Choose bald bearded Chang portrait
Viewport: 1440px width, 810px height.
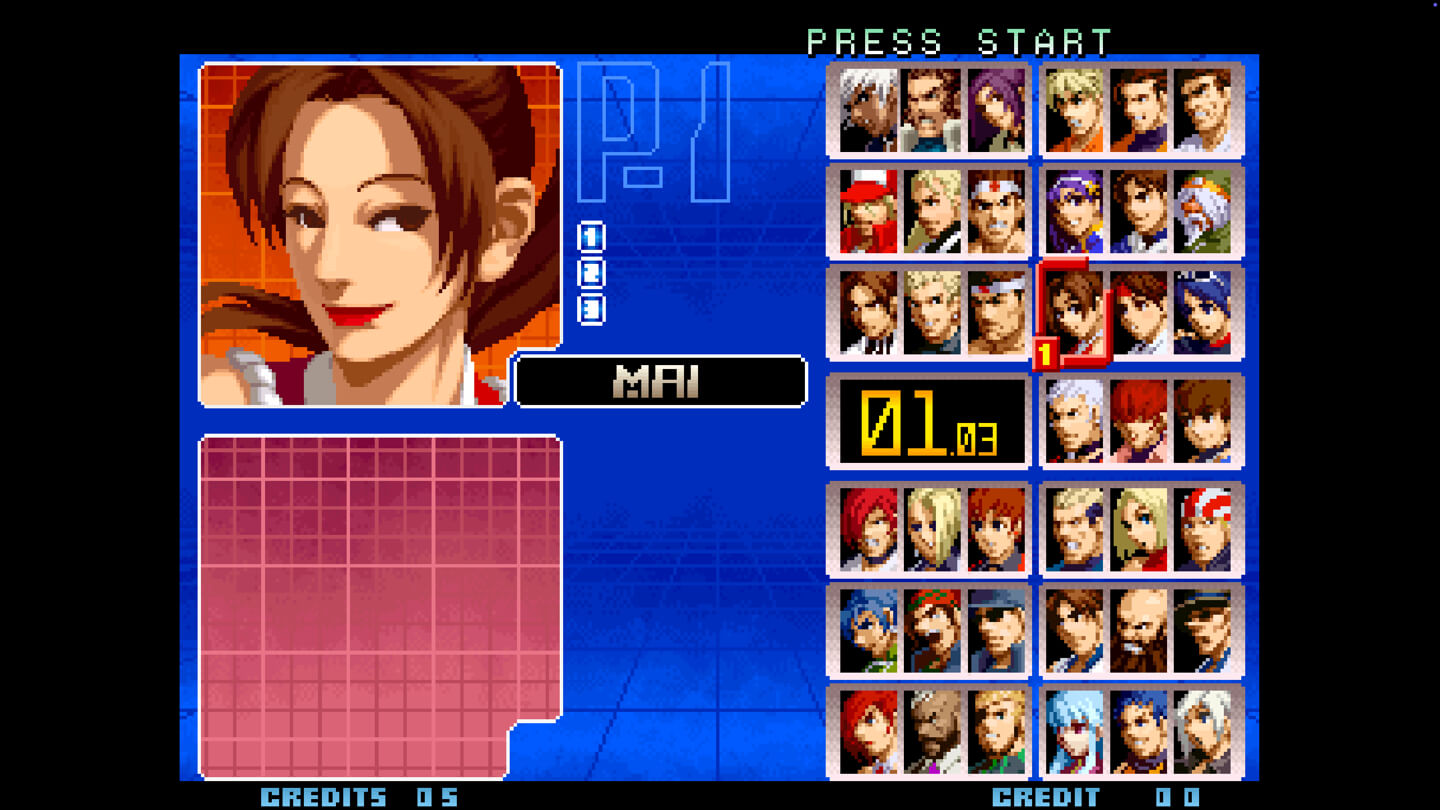(1139, 630)
